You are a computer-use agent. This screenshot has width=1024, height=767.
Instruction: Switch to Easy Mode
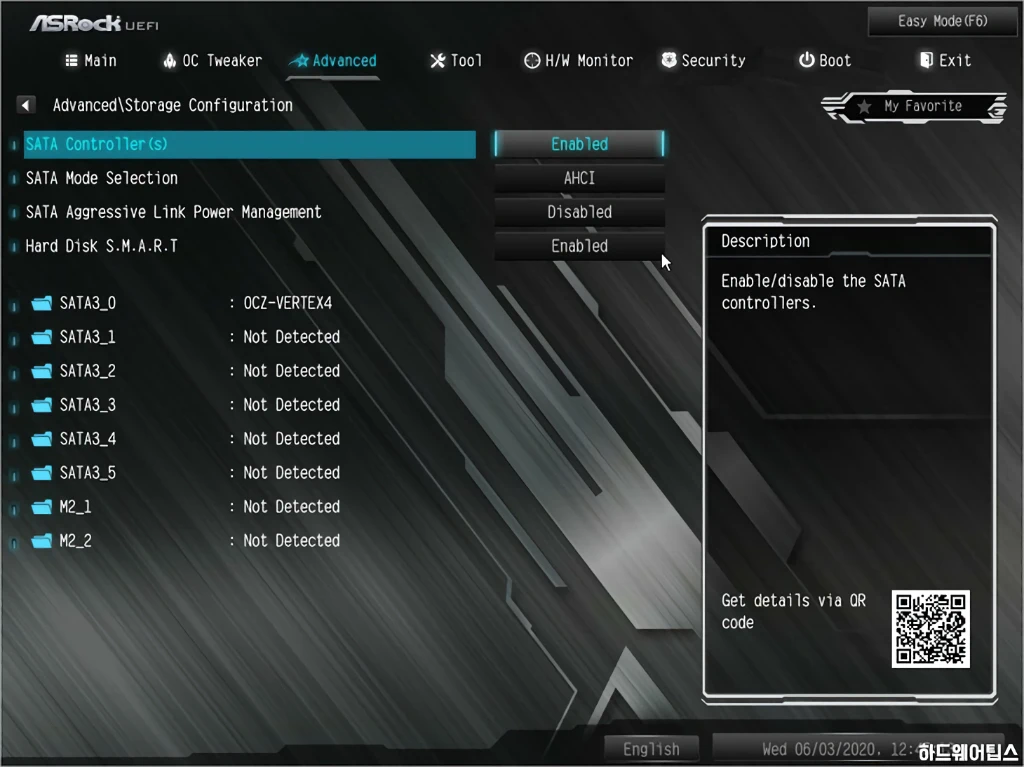(928, 21)
